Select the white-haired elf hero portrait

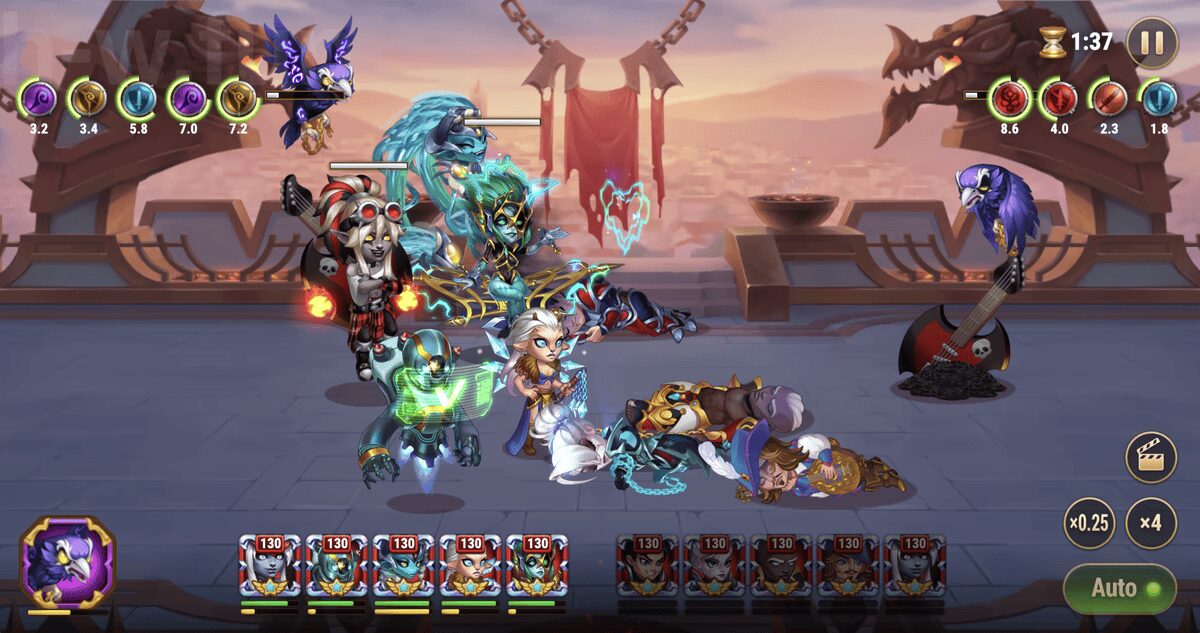[x=470, y=567]
